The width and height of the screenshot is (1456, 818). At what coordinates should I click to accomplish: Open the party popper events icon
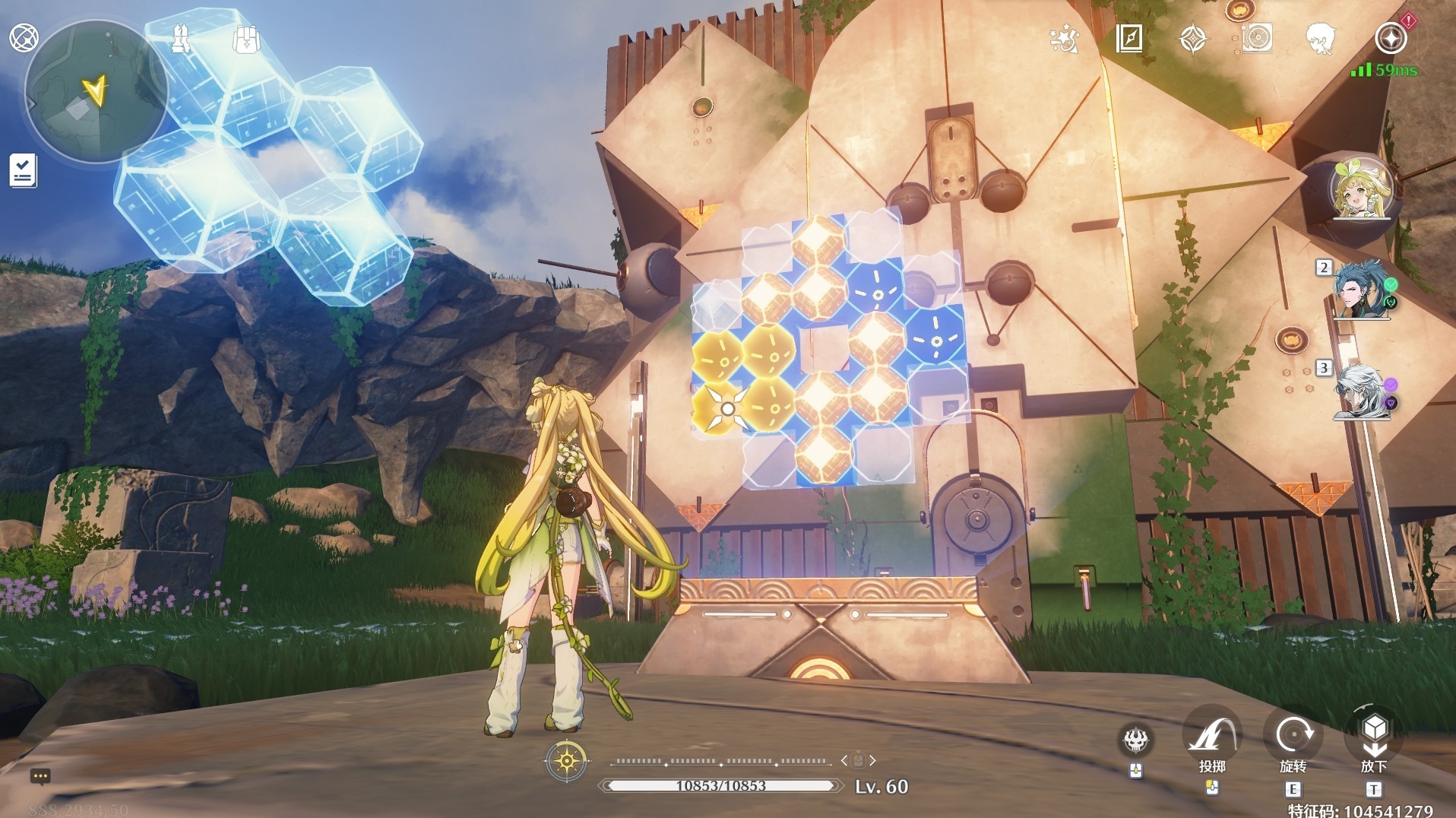pyautogui.click(x=1064, y=38)
